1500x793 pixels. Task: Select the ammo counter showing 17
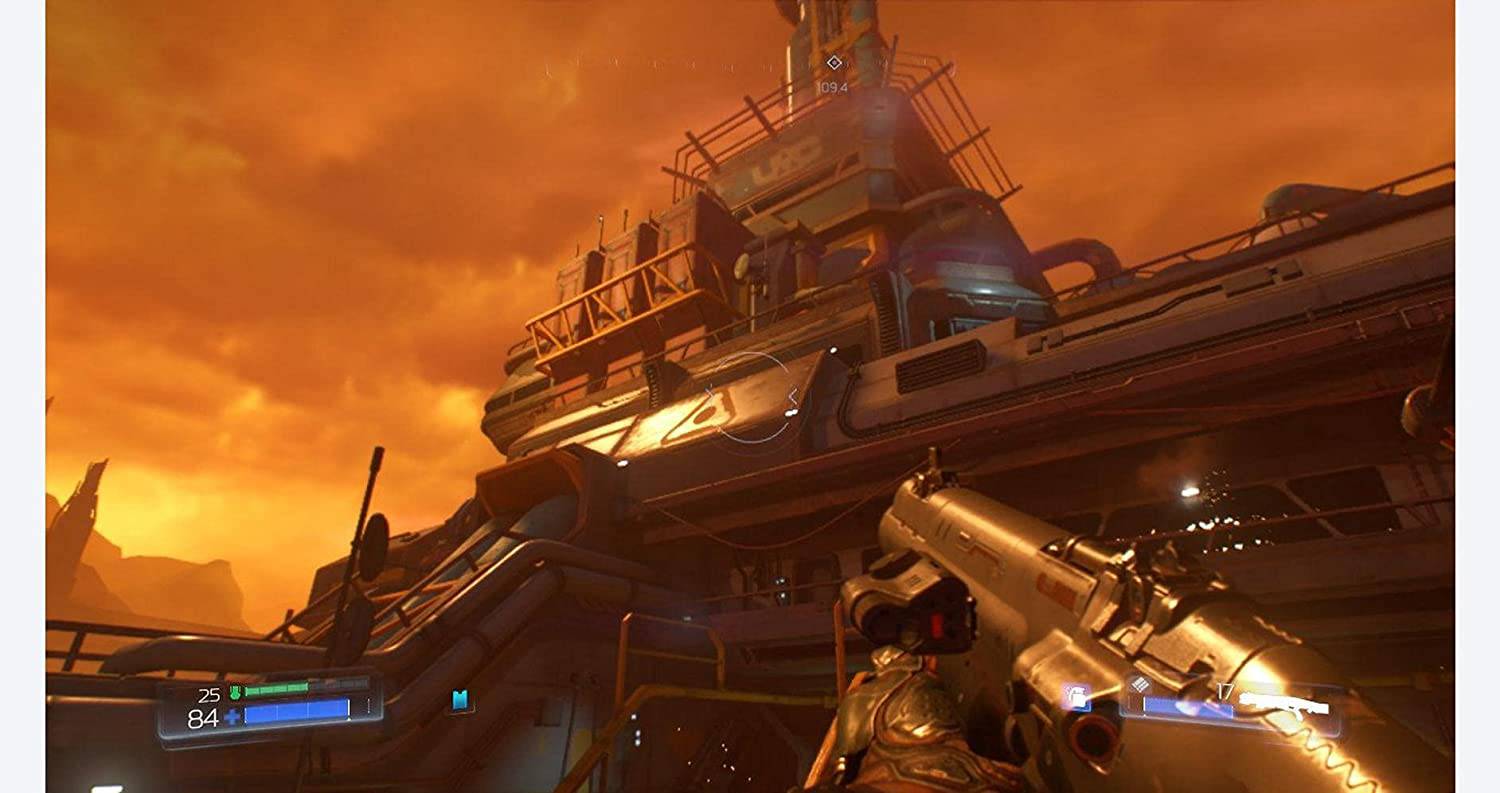pyautogui.click(x=1224, y=688)
